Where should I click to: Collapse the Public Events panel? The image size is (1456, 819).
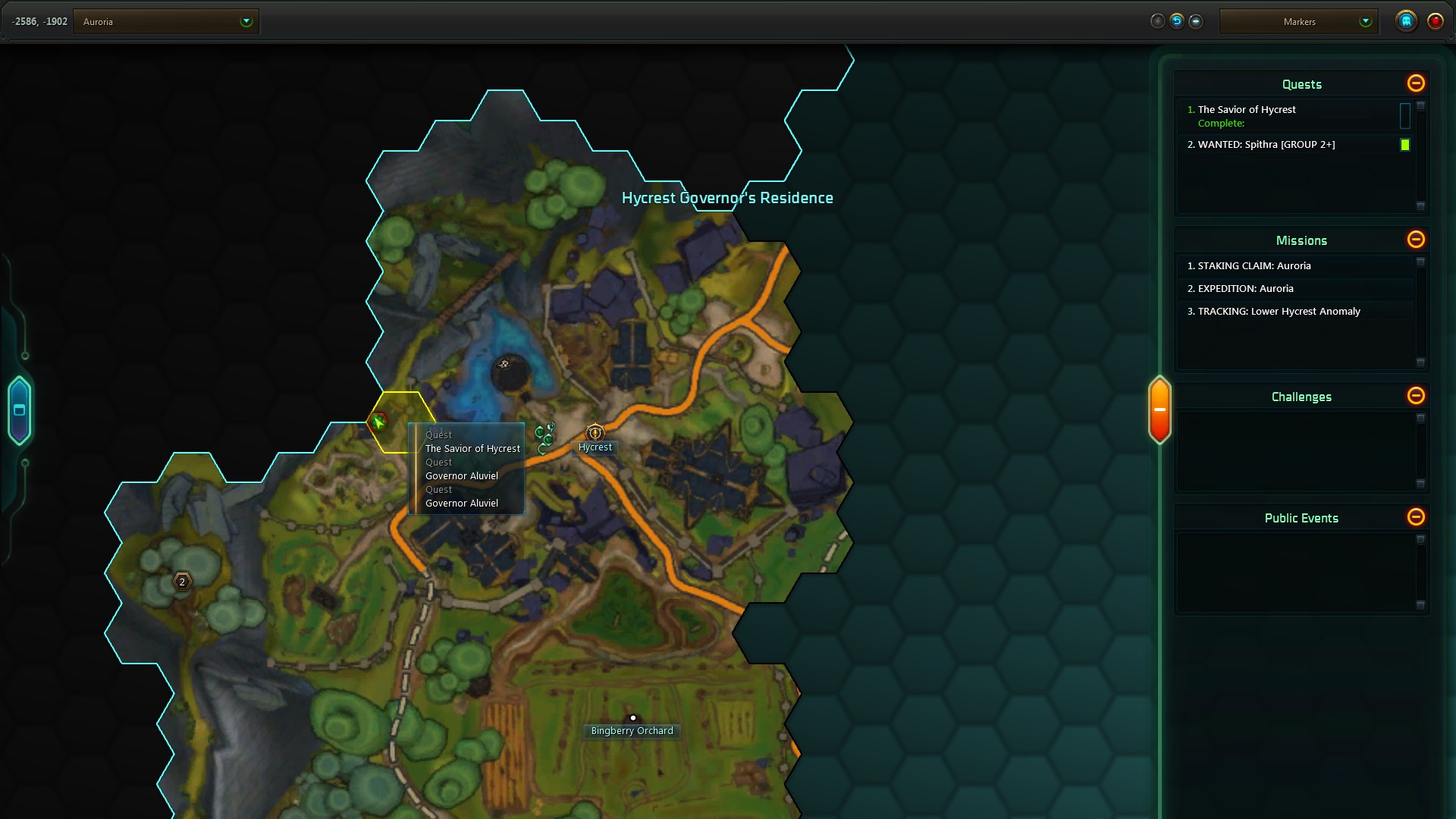point(1415,517)
